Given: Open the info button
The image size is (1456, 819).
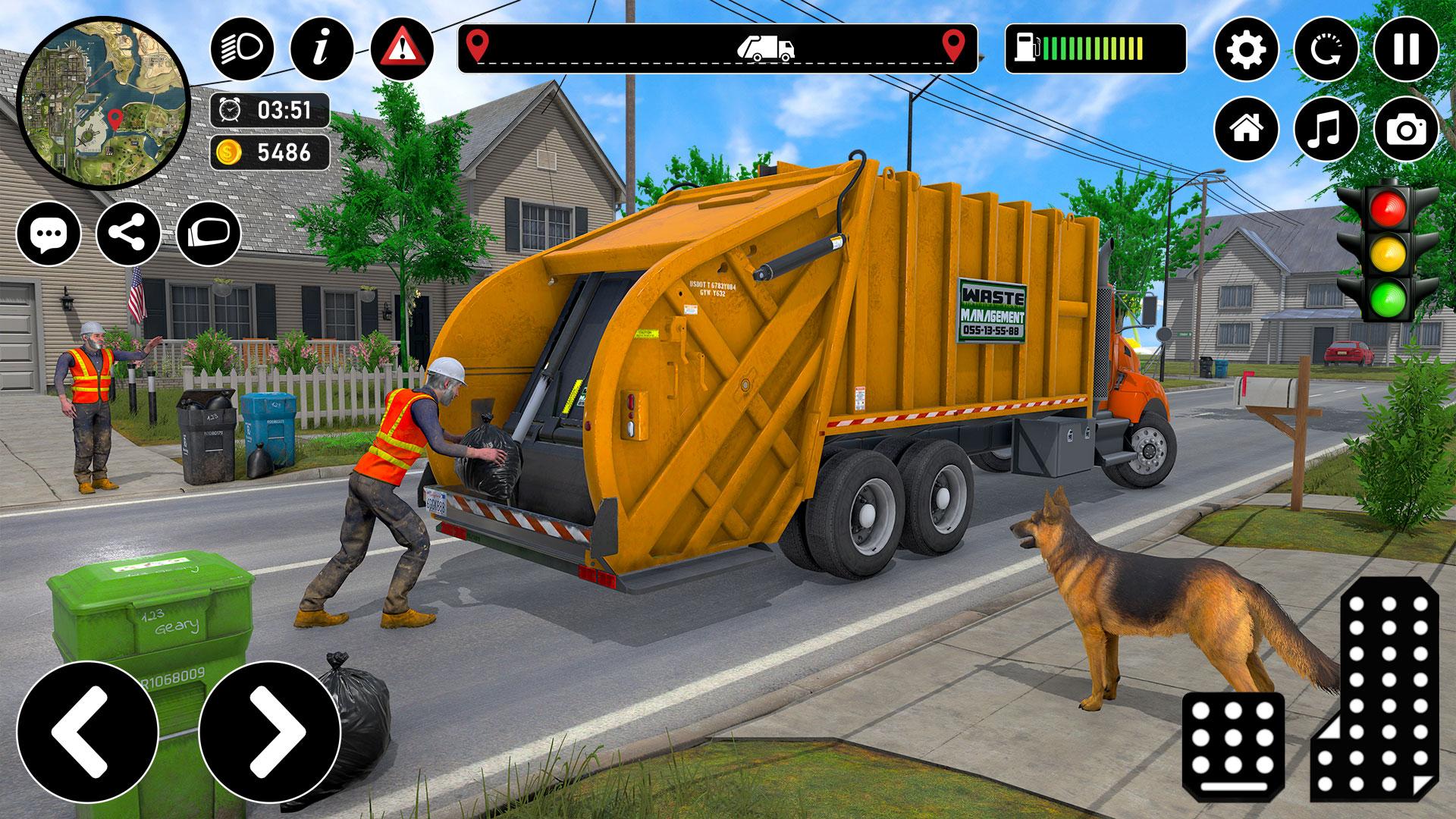Looking at the screenshot, I should click(x=322, y=49).
